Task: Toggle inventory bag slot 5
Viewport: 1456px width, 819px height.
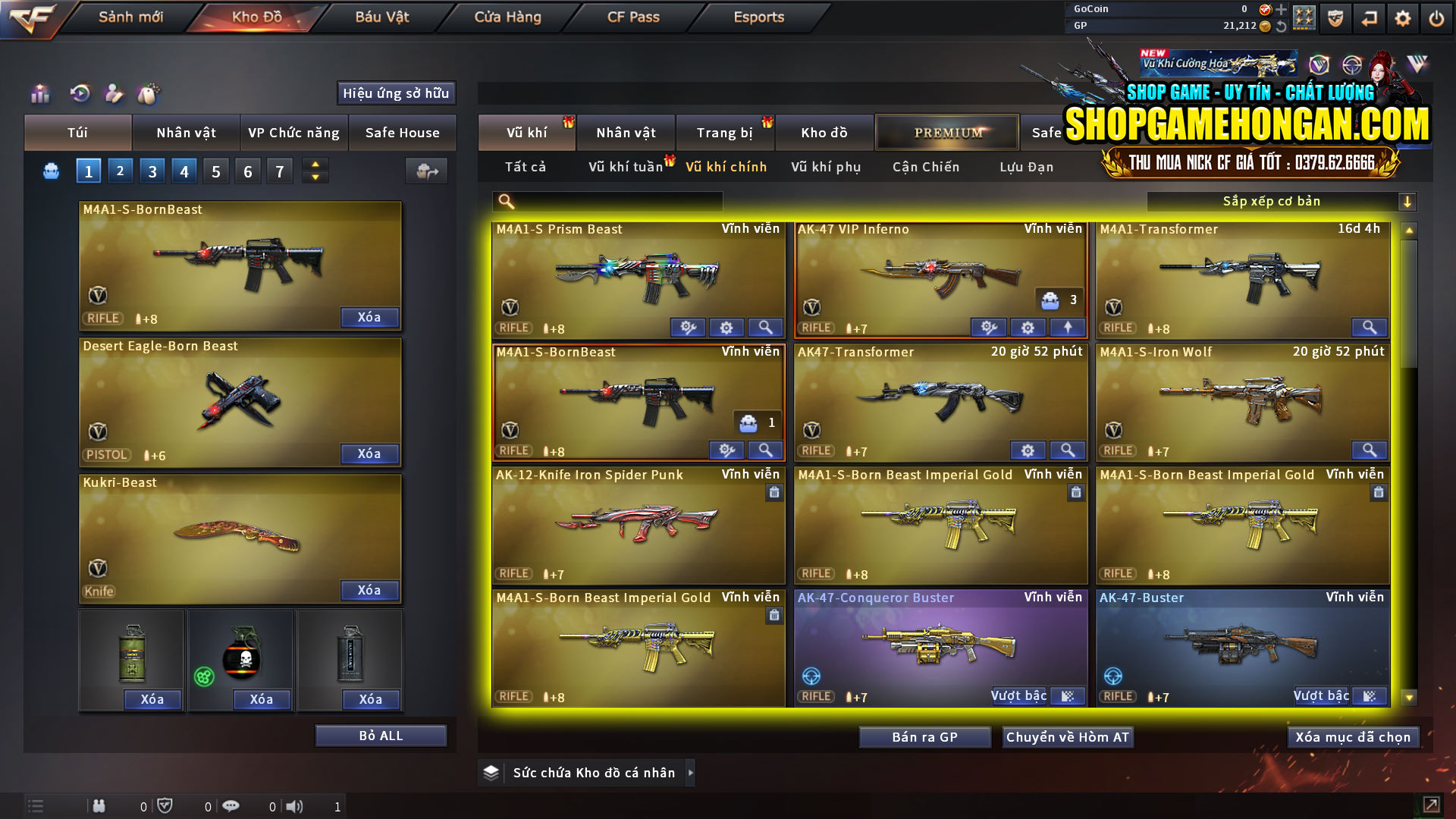Action: tap(215, 171)
